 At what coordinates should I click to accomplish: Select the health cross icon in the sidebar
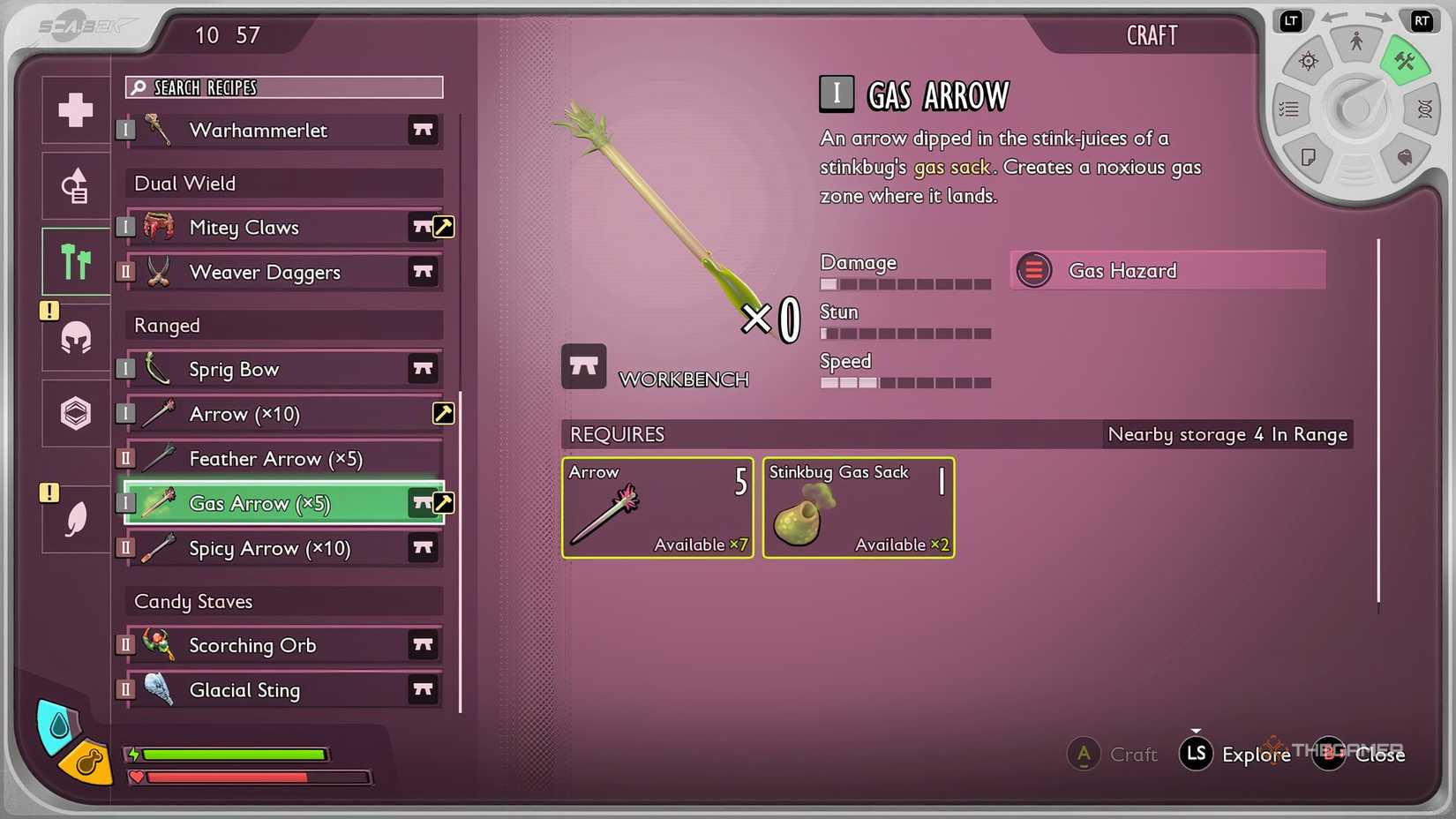coord(75,109)
